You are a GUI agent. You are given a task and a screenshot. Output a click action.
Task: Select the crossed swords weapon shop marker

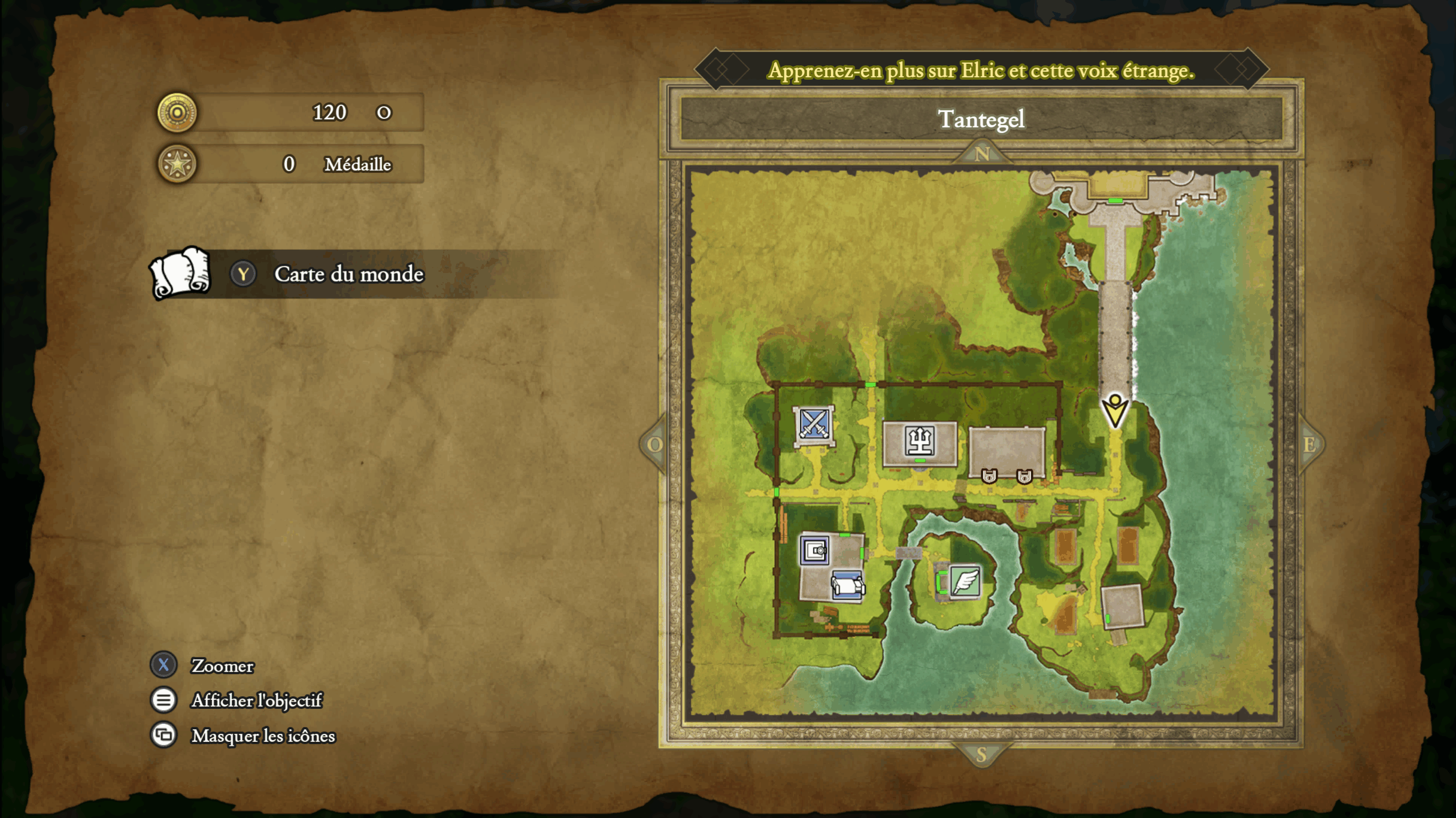(x=814, y=424)
